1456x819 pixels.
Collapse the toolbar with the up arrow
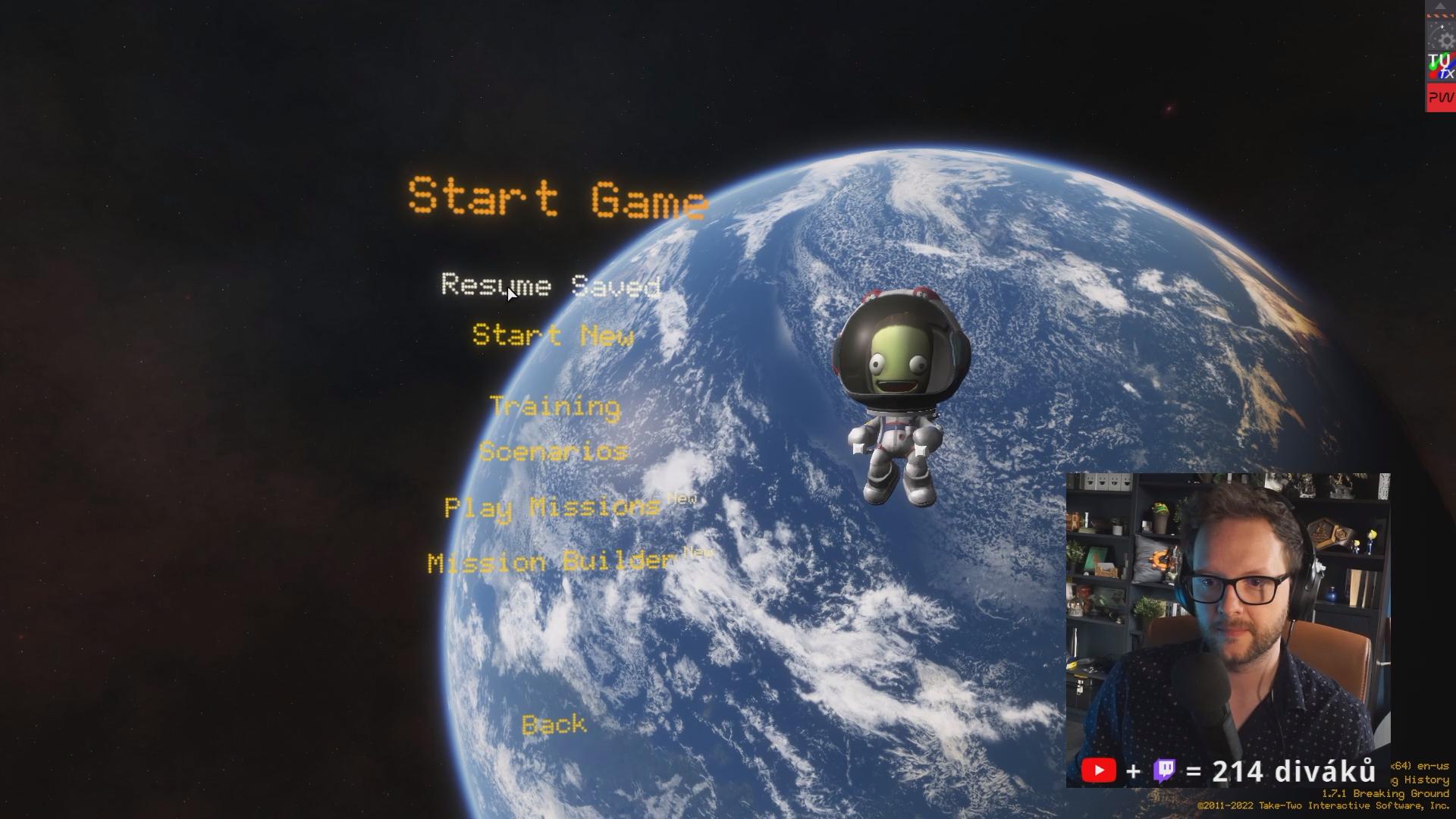(1440, 6)
